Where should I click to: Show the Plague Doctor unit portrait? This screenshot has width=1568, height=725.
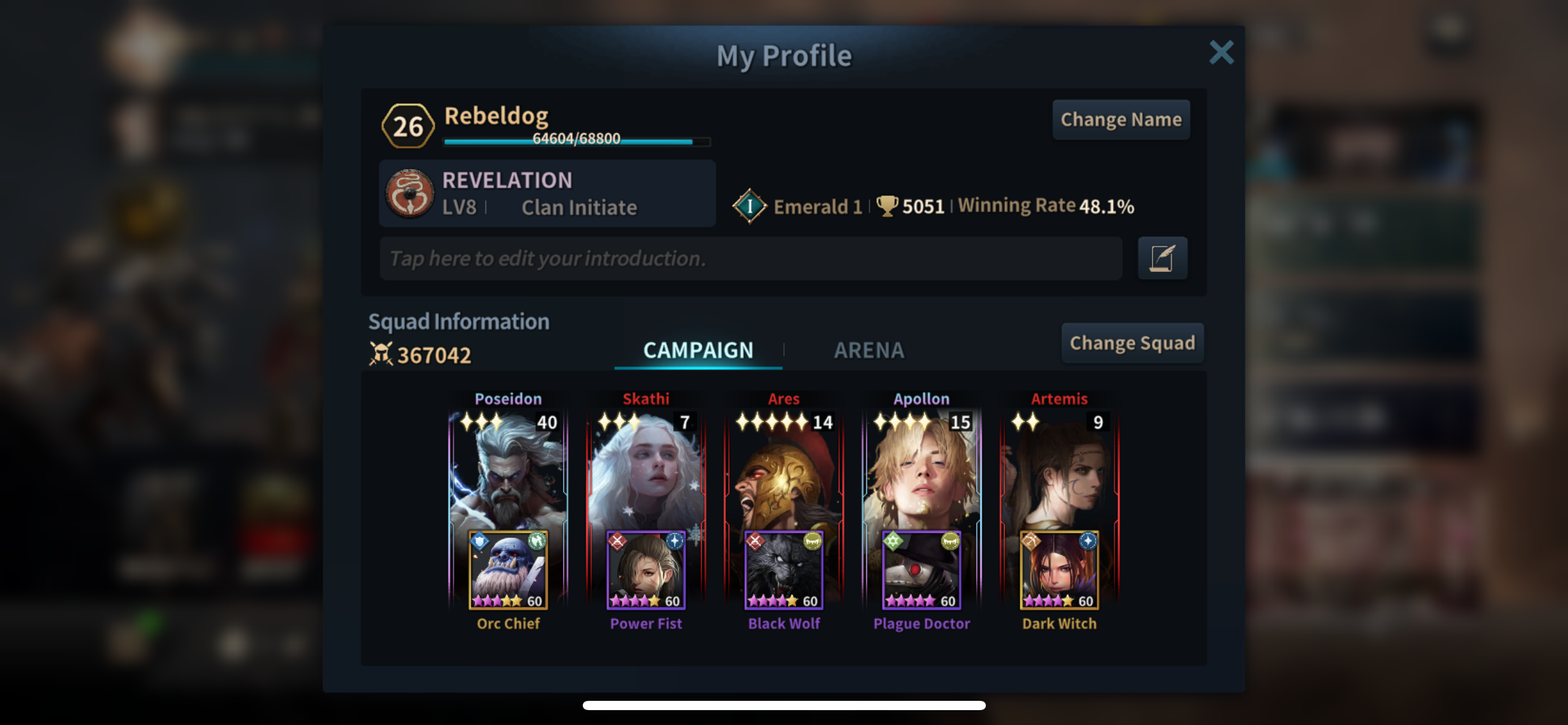[x=921, y=570]
